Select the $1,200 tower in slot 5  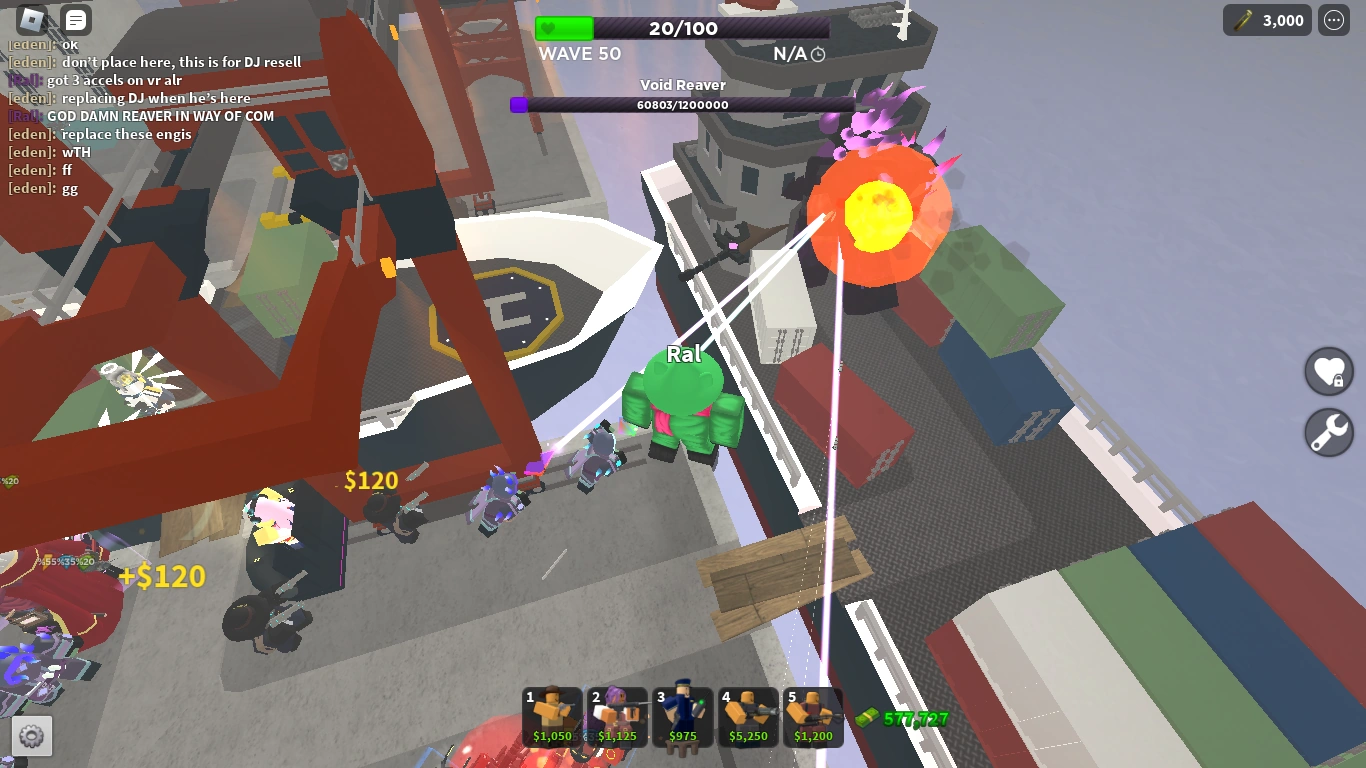coord(814,717)
